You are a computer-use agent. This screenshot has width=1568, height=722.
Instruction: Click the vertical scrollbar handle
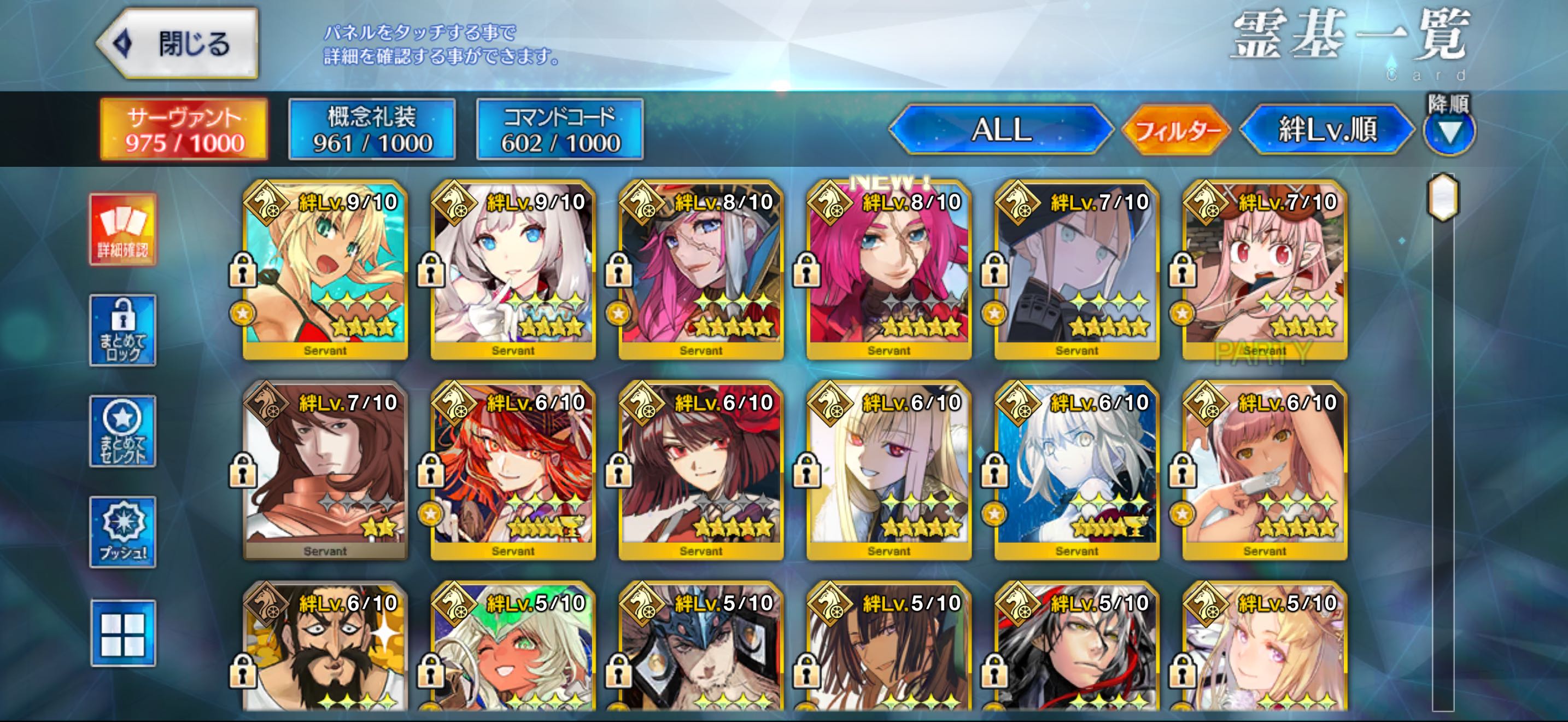[x=1443, y=197]
